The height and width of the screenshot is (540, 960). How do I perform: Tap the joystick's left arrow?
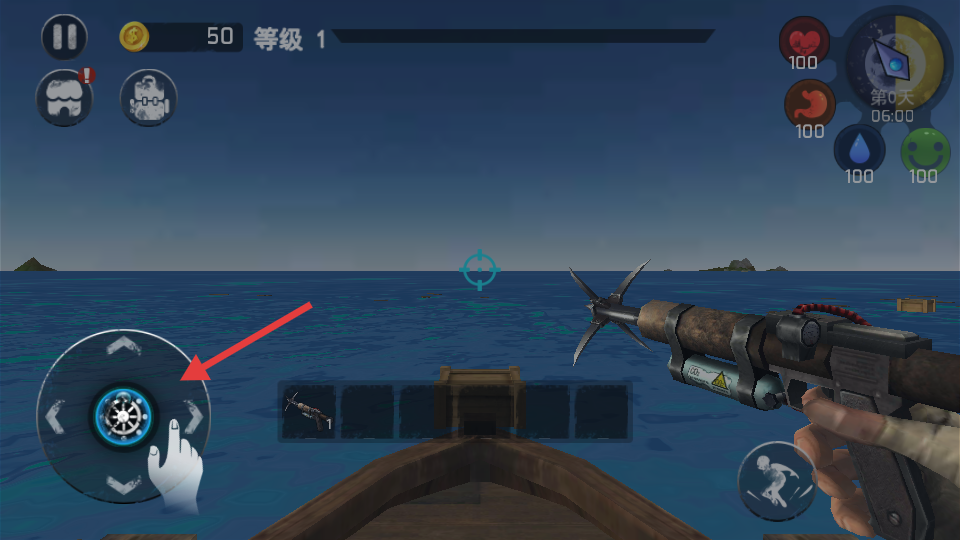pyautogui.click(x=54, y=415)
